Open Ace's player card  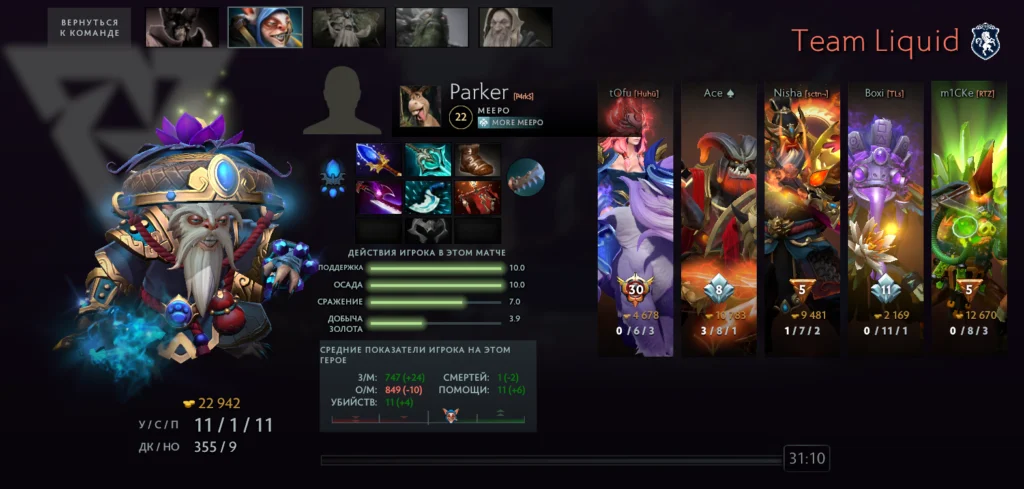point(718,220)
